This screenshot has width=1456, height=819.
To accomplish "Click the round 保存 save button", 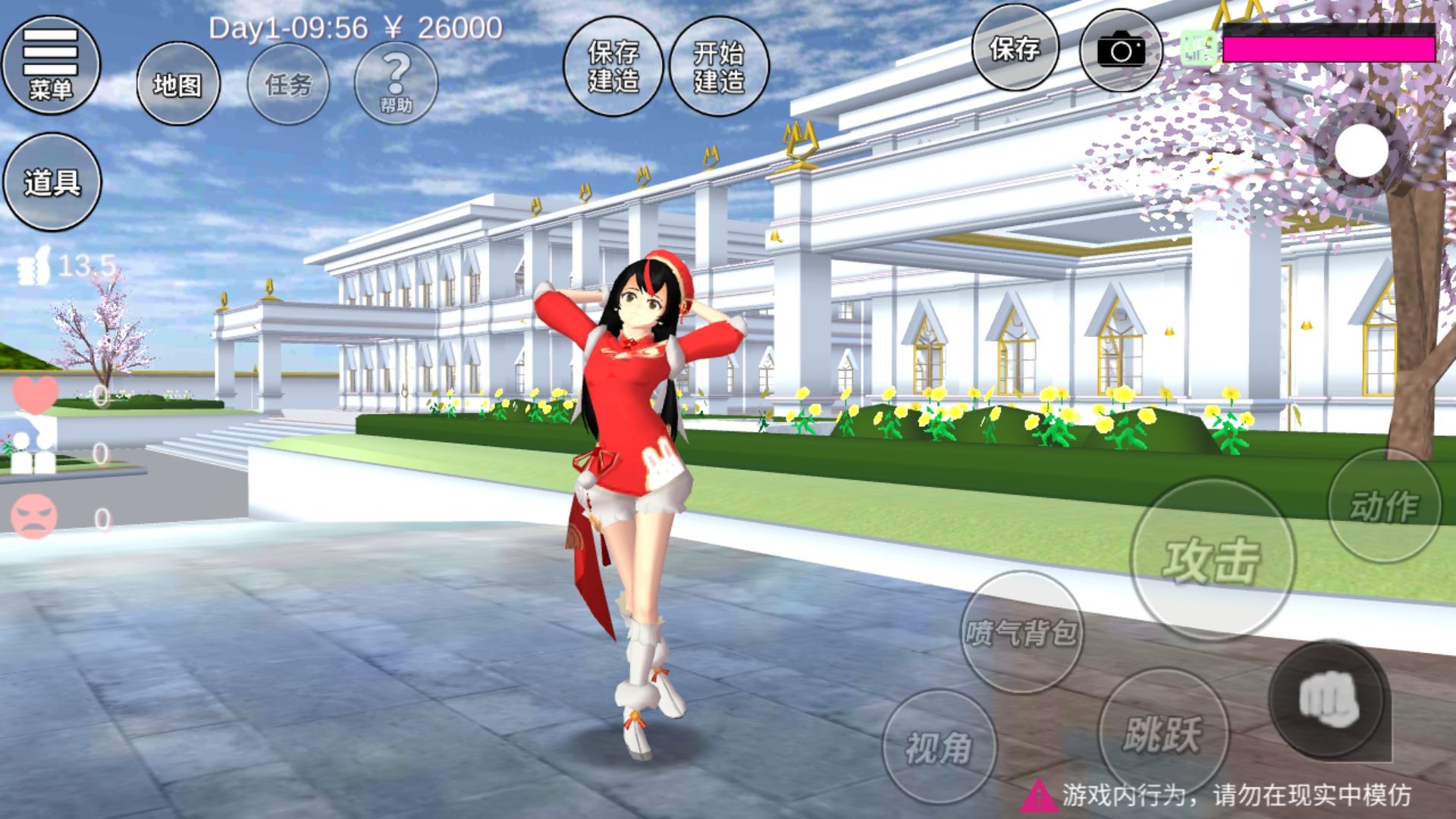I will tap(1015, 49).
